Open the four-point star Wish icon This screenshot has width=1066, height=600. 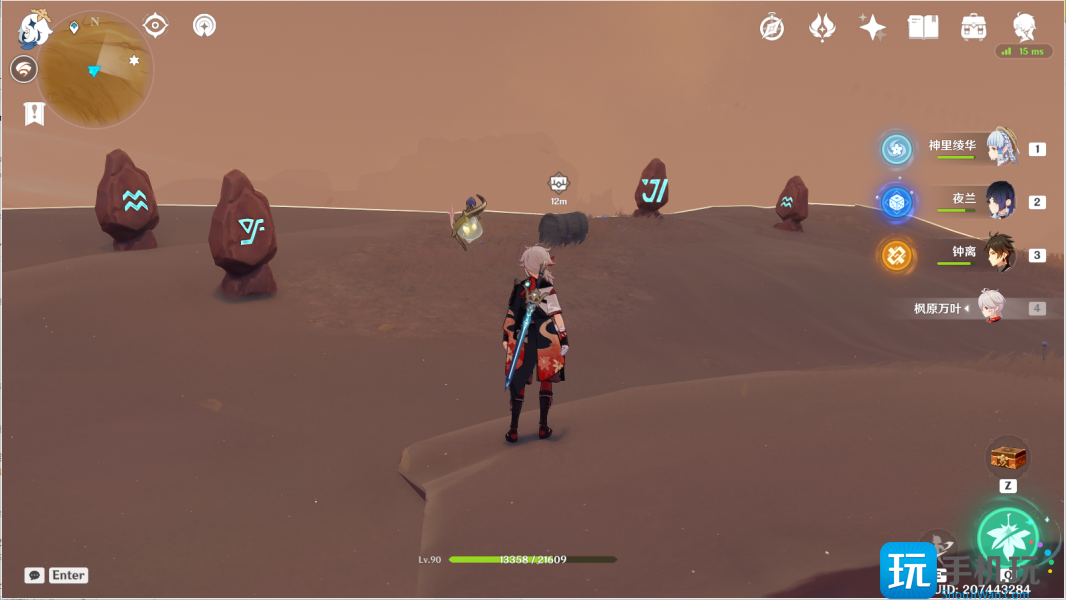point(872,28)
